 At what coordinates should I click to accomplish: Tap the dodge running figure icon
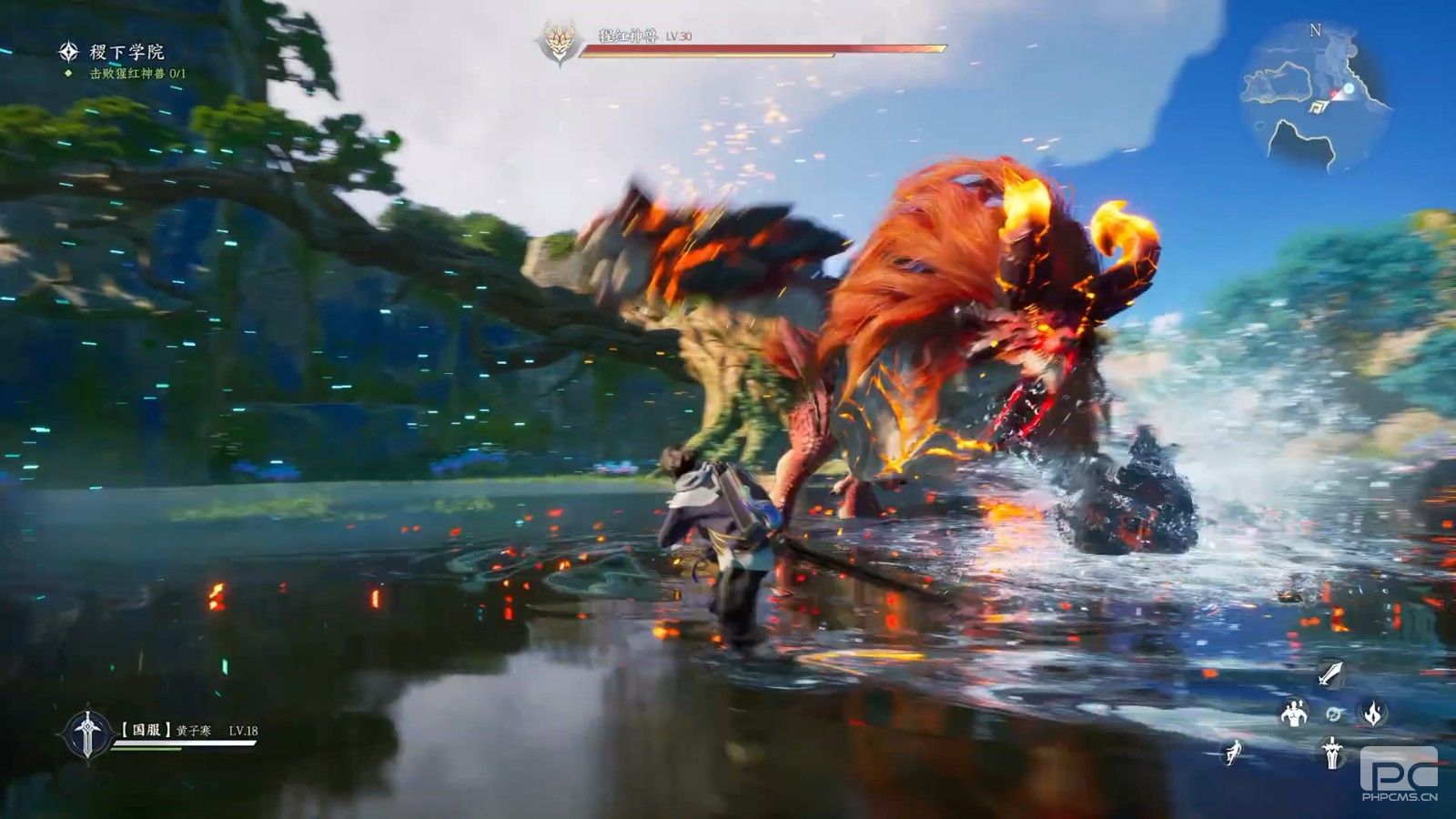click(x=1235, y=753)
